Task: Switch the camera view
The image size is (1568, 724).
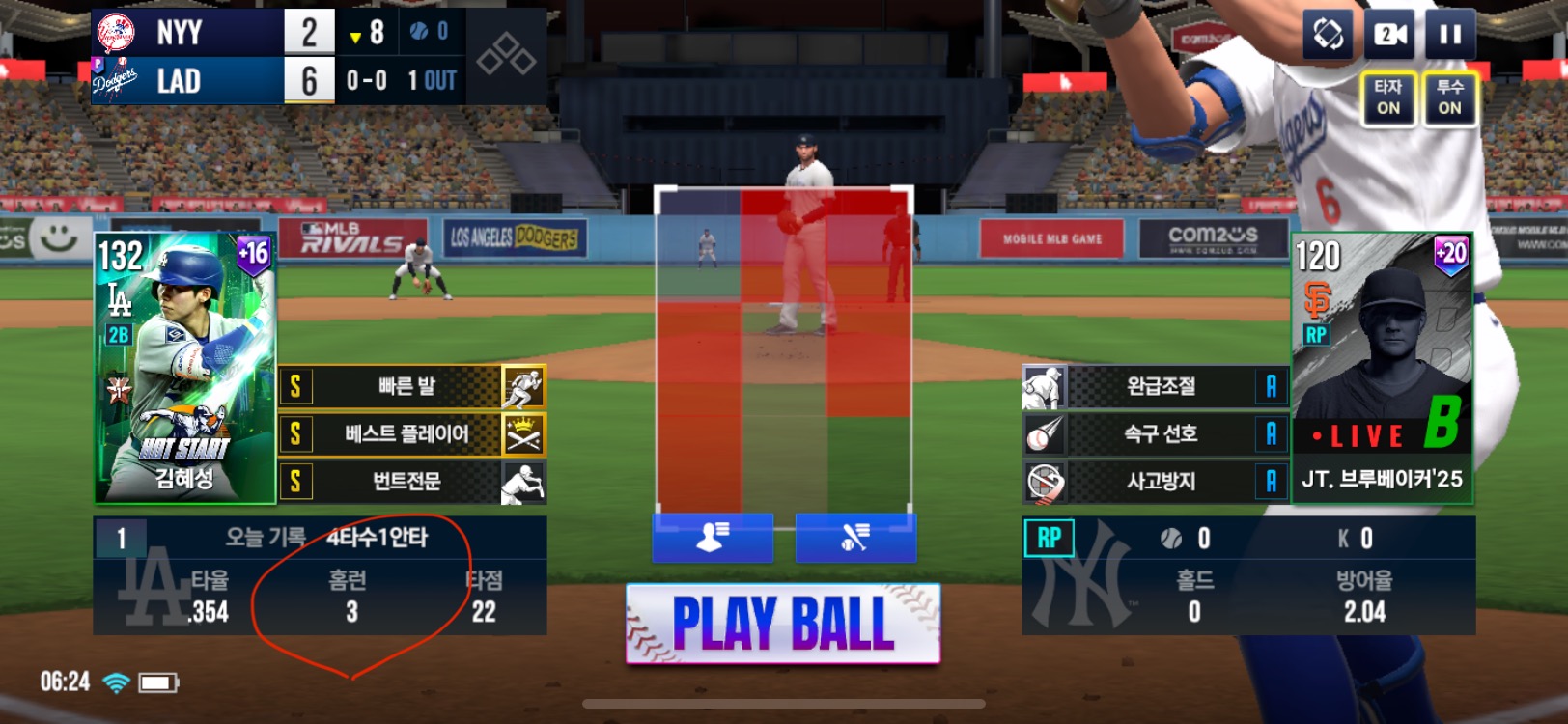Action: pyautogui.click(x=1388, y=36)
